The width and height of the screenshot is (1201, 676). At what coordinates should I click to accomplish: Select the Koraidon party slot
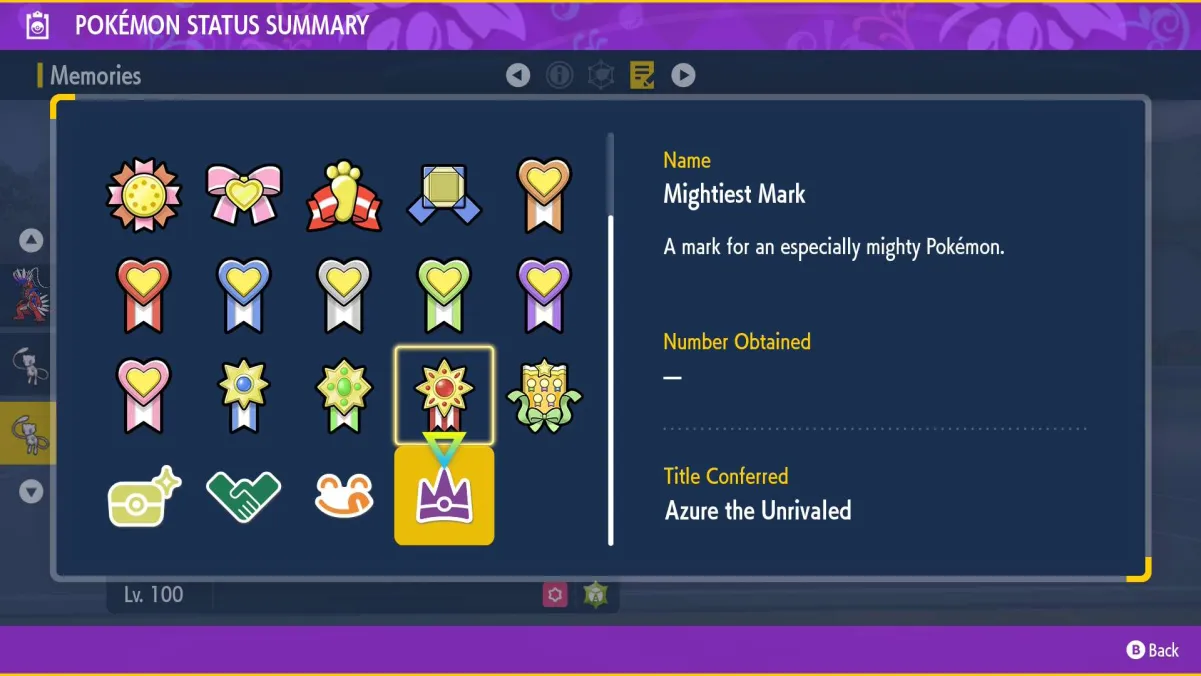click(x=30, y=293)
